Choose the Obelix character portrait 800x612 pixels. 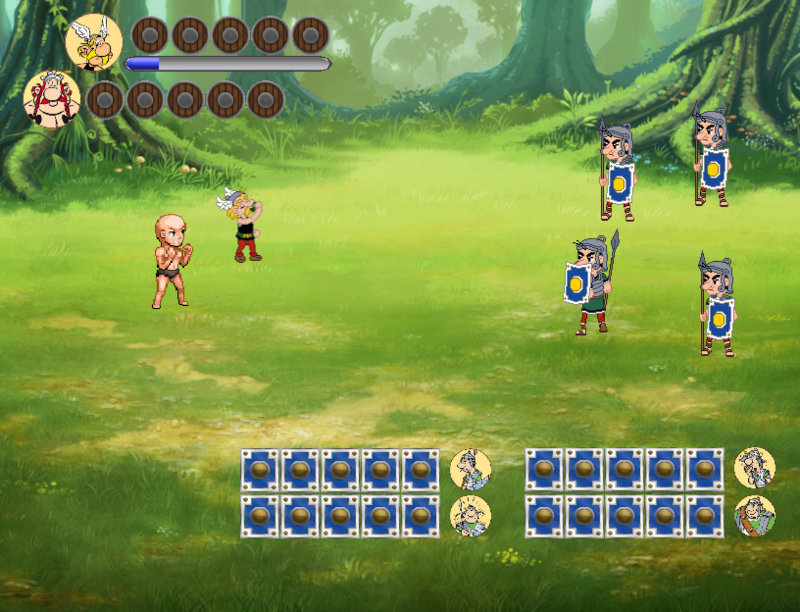pos(52,99)
